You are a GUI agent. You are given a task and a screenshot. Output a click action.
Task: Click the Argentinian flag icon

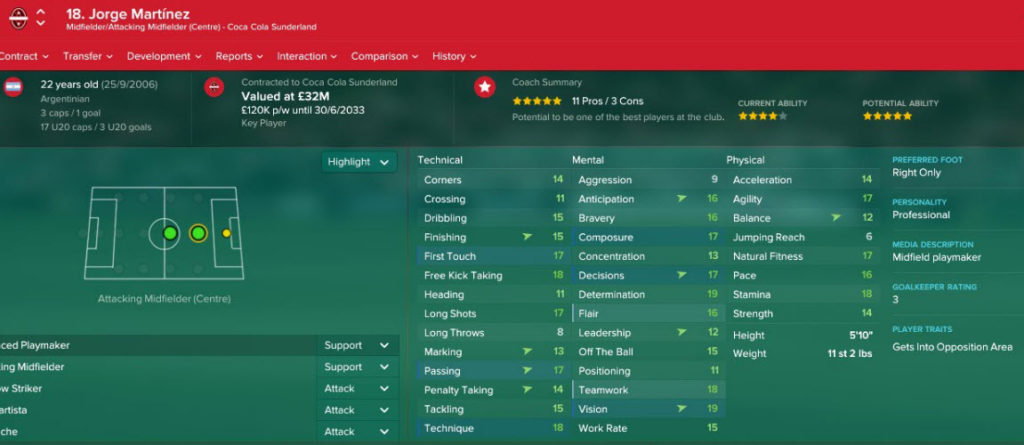click(x=14, y=88)
